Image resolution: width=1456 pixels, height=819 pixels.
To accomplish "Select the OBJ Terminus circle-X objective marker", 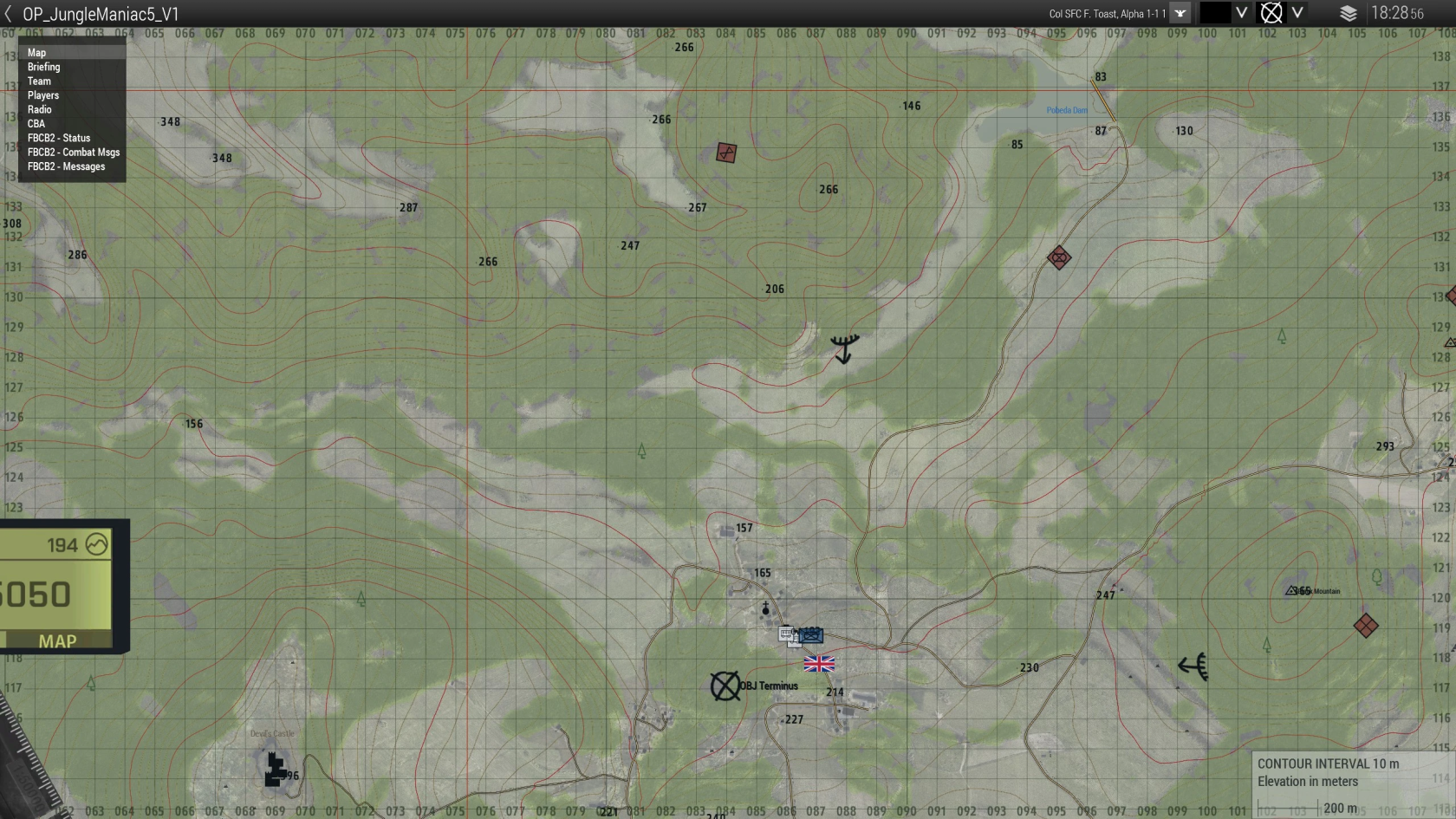I will pos(725,686).
